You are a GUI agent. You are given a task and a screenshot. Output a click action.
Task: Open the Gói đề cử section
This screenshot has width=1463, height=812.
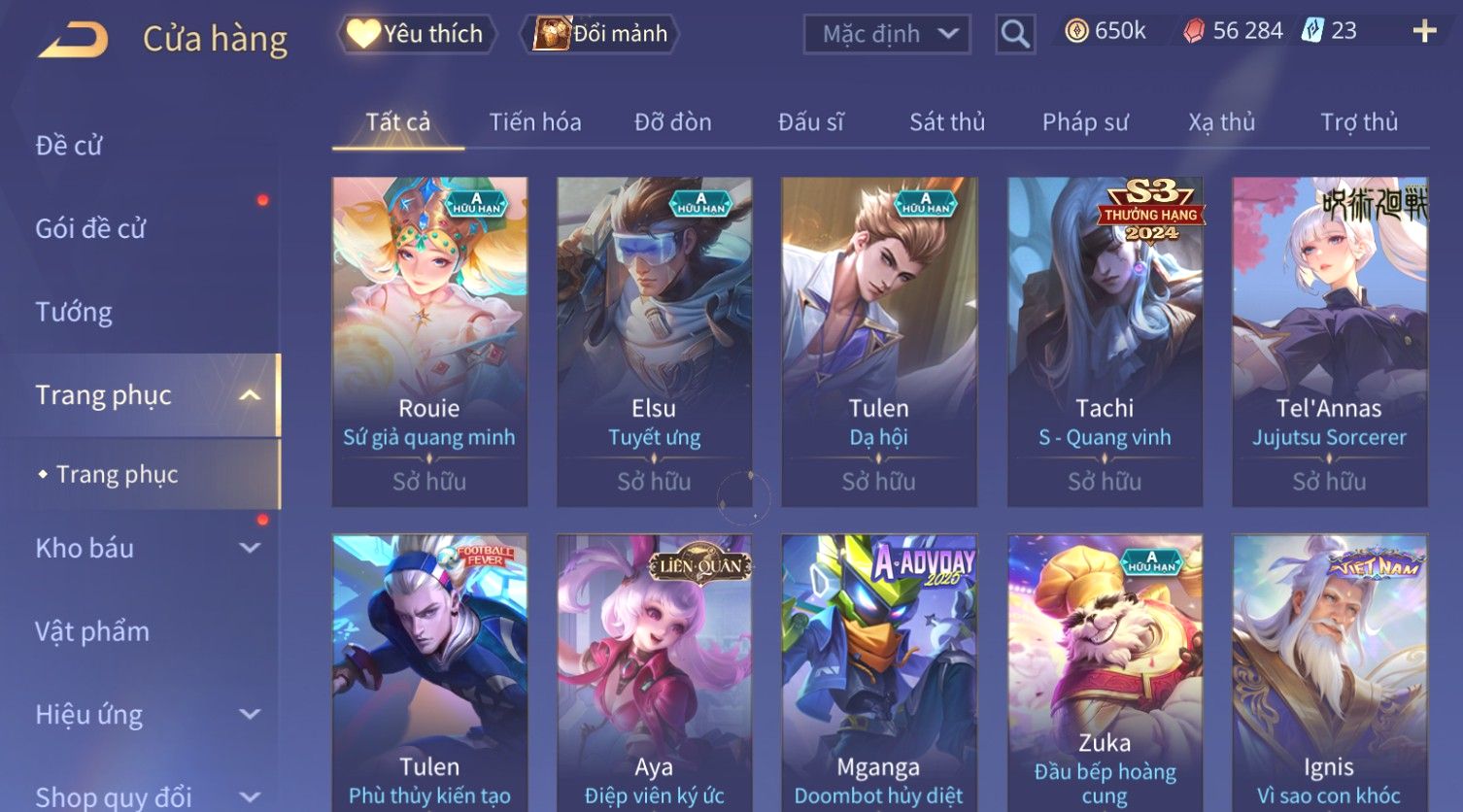[x=90, y=229]
